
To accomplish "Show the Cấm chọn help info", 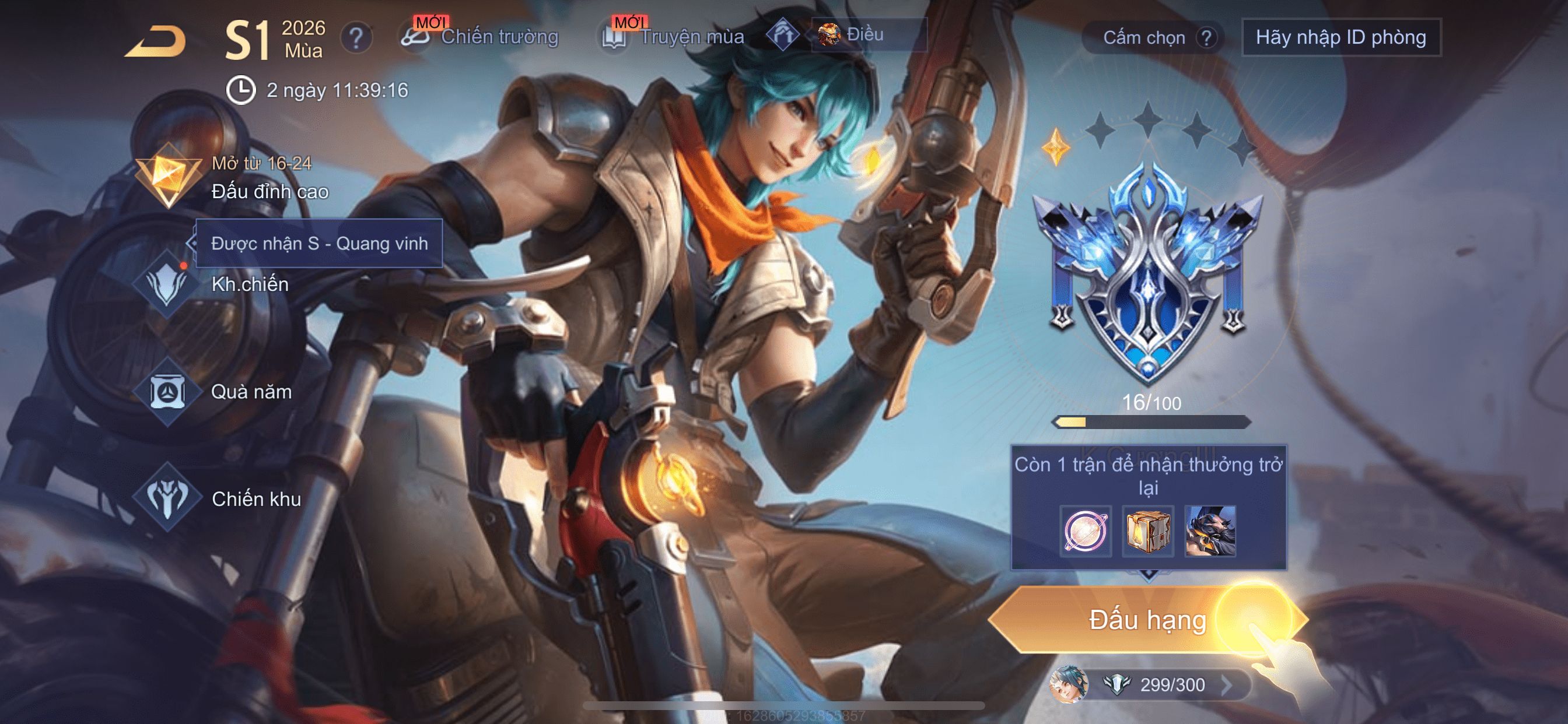I will click(x=1206, y=38).
